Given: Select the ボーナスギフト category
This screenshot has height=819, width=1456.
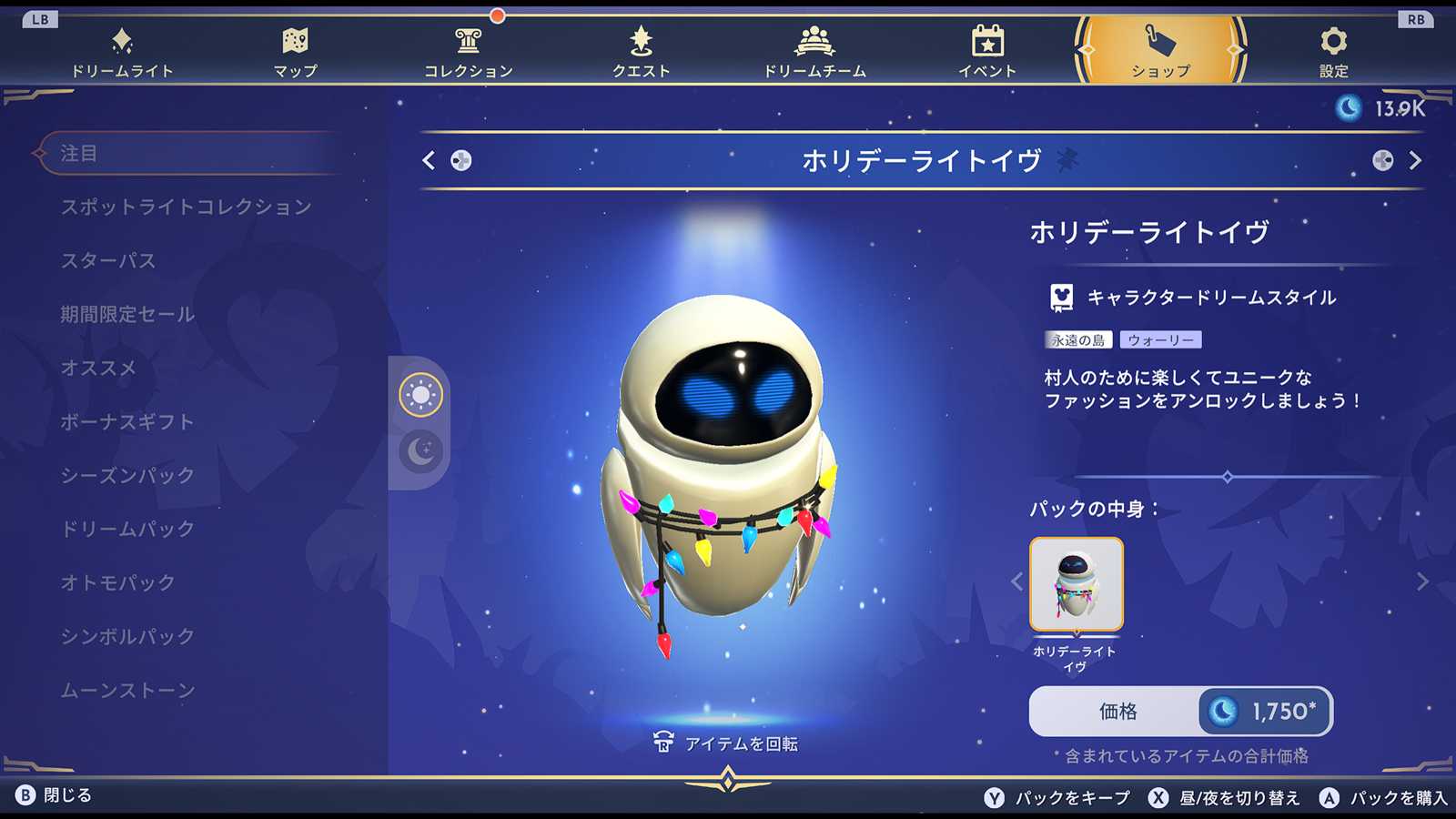Looking at the screenshot, I should [x=127, y=422].
